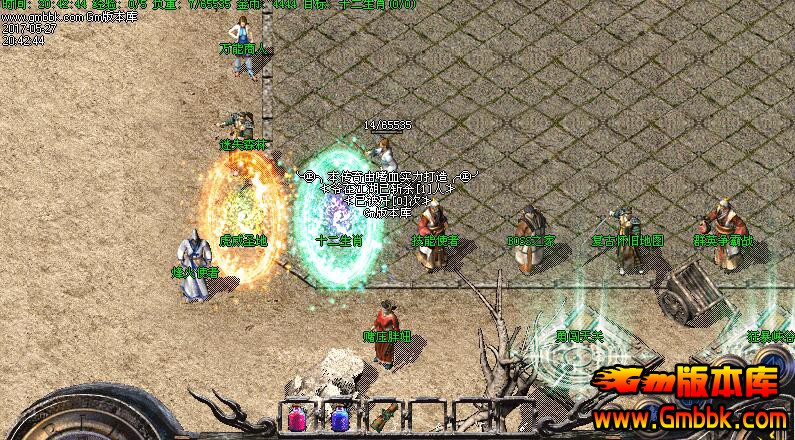This screenshot has height=440, width=795.
Task: Use the blue mana potion in the belt
Action: (339, 419)
